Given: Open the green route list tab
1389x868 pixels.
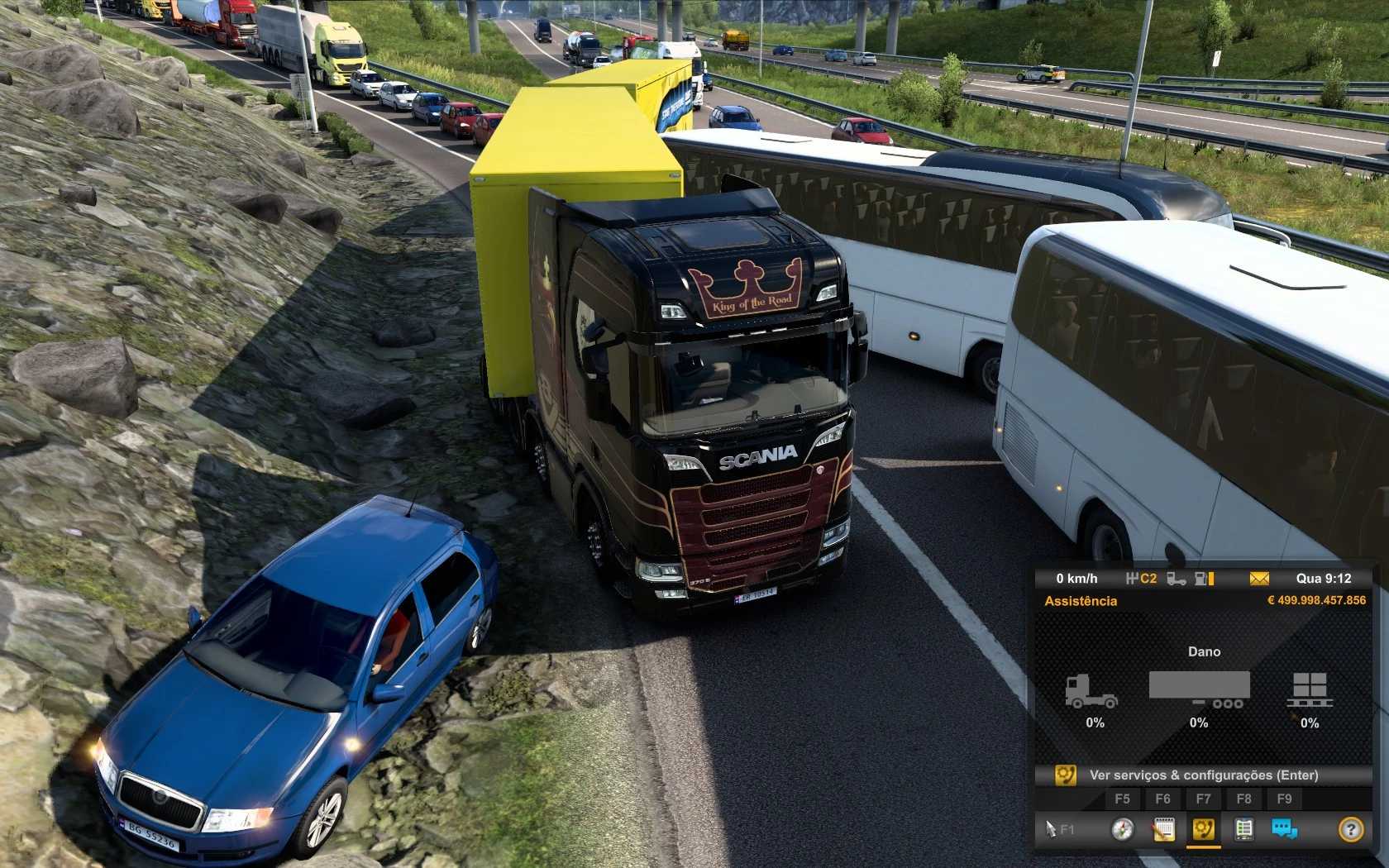Looking at the screenshot, I should (x=1243, y=829).
